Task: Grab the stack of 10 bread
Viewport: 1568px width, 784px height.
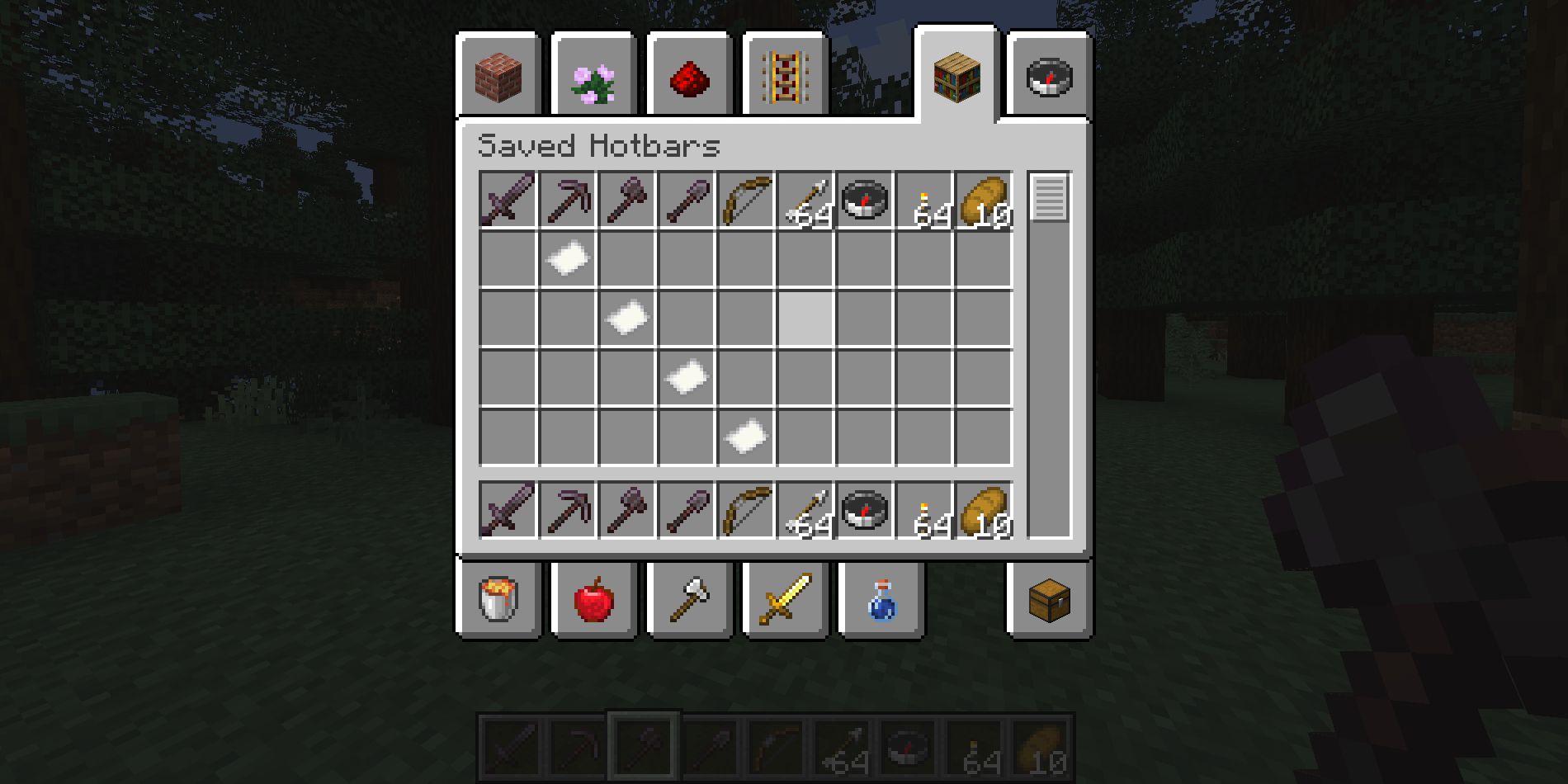Action: (983, 202)
